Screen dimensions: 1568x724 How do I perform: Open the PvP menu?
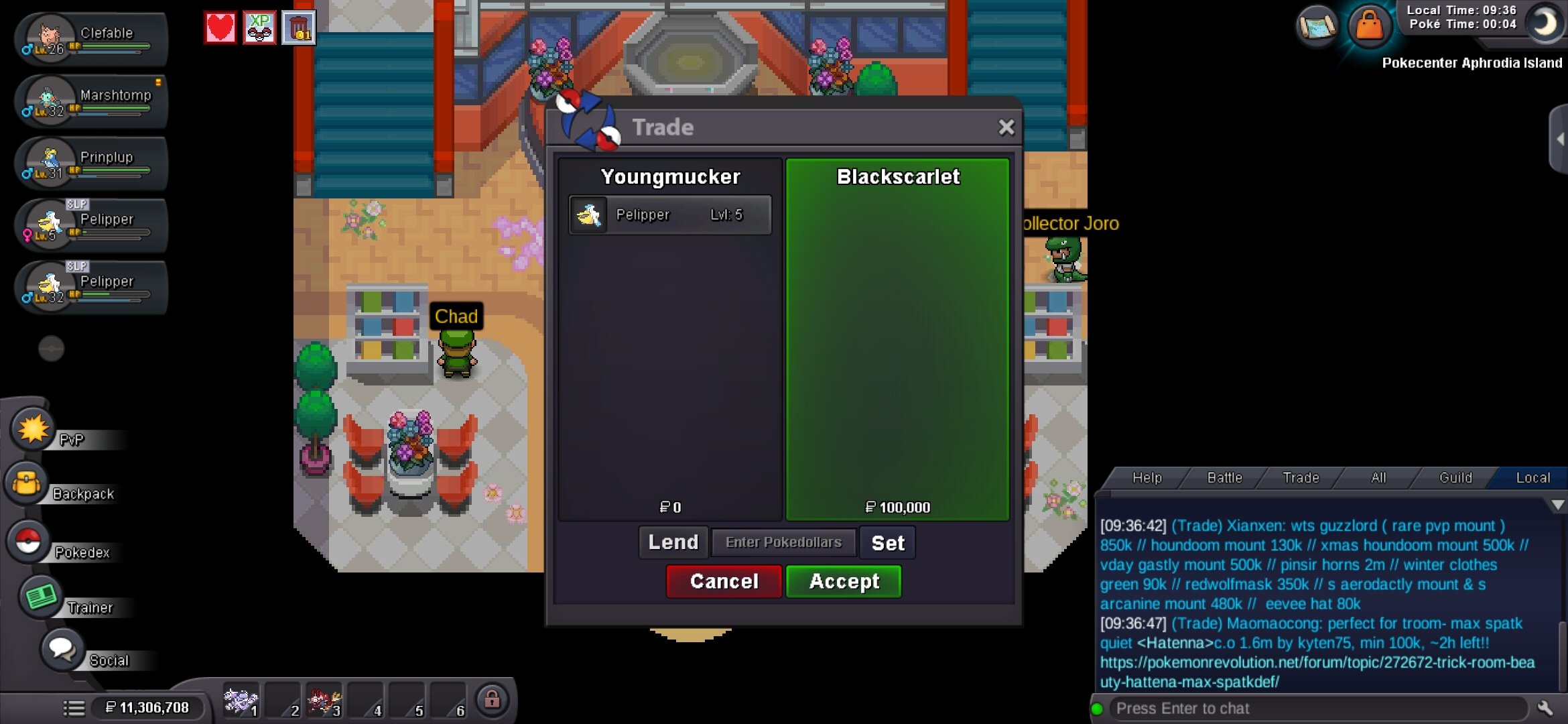click(34, 430)
